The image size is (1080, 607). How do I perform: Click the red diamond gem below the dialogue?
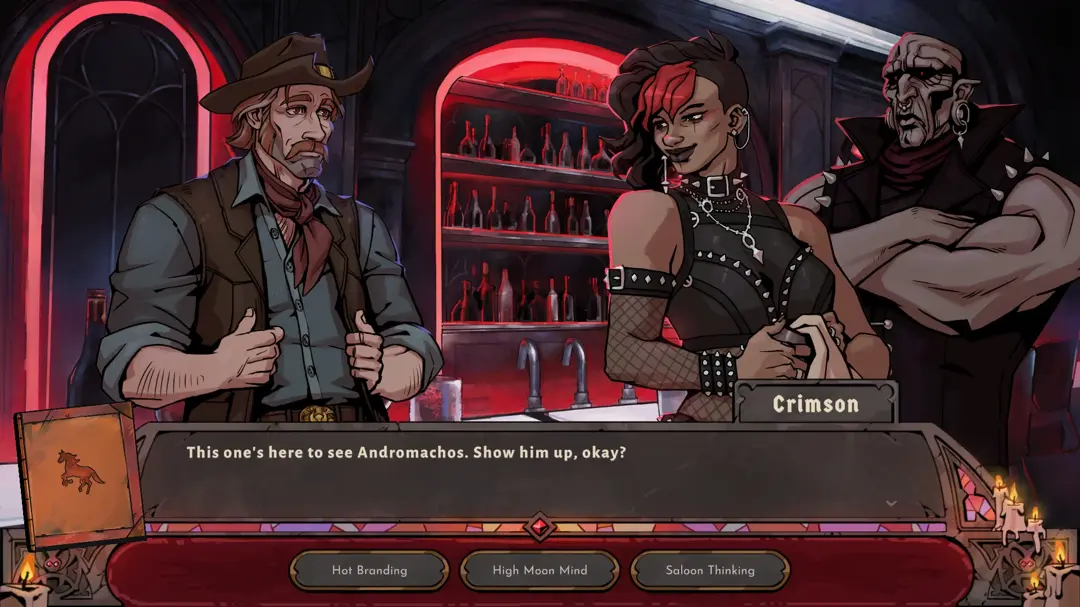540,527
